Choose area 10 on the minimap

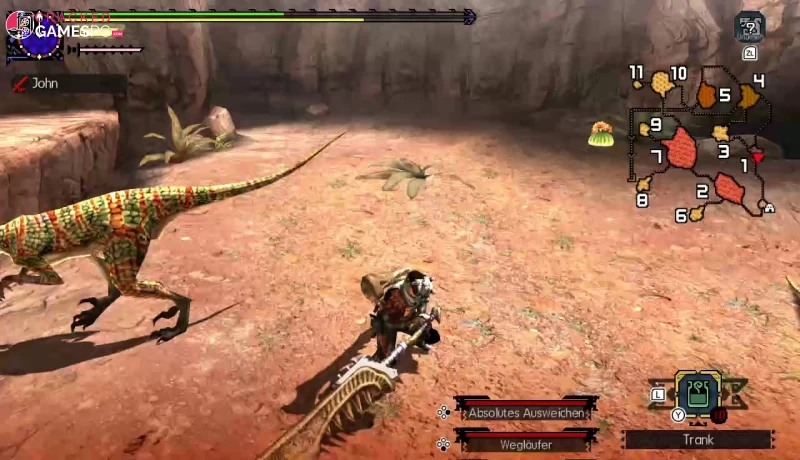click(662, 83)
